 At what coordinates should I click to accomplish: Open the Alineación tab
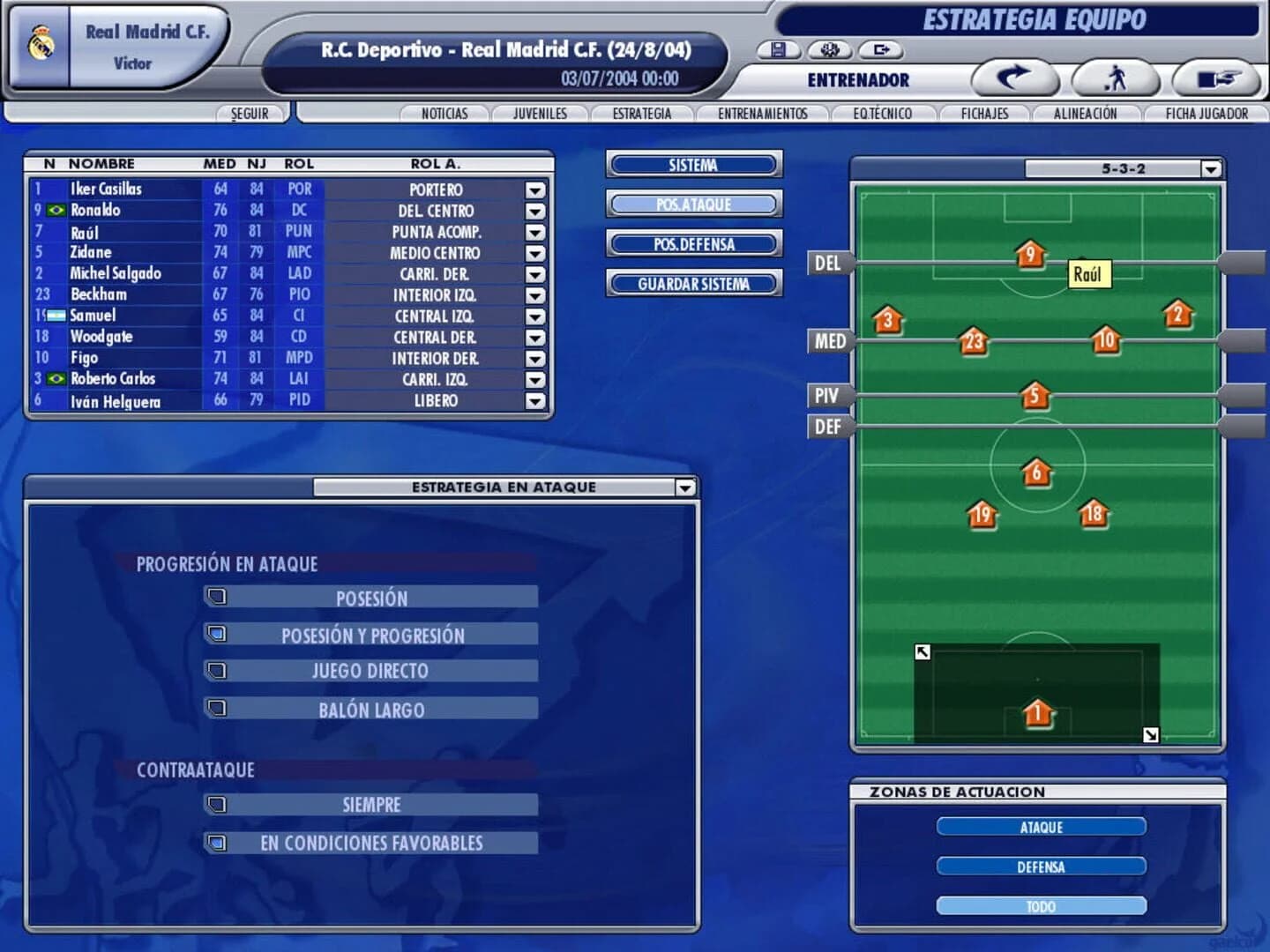pyautogui.click(x=1084, y=113)
